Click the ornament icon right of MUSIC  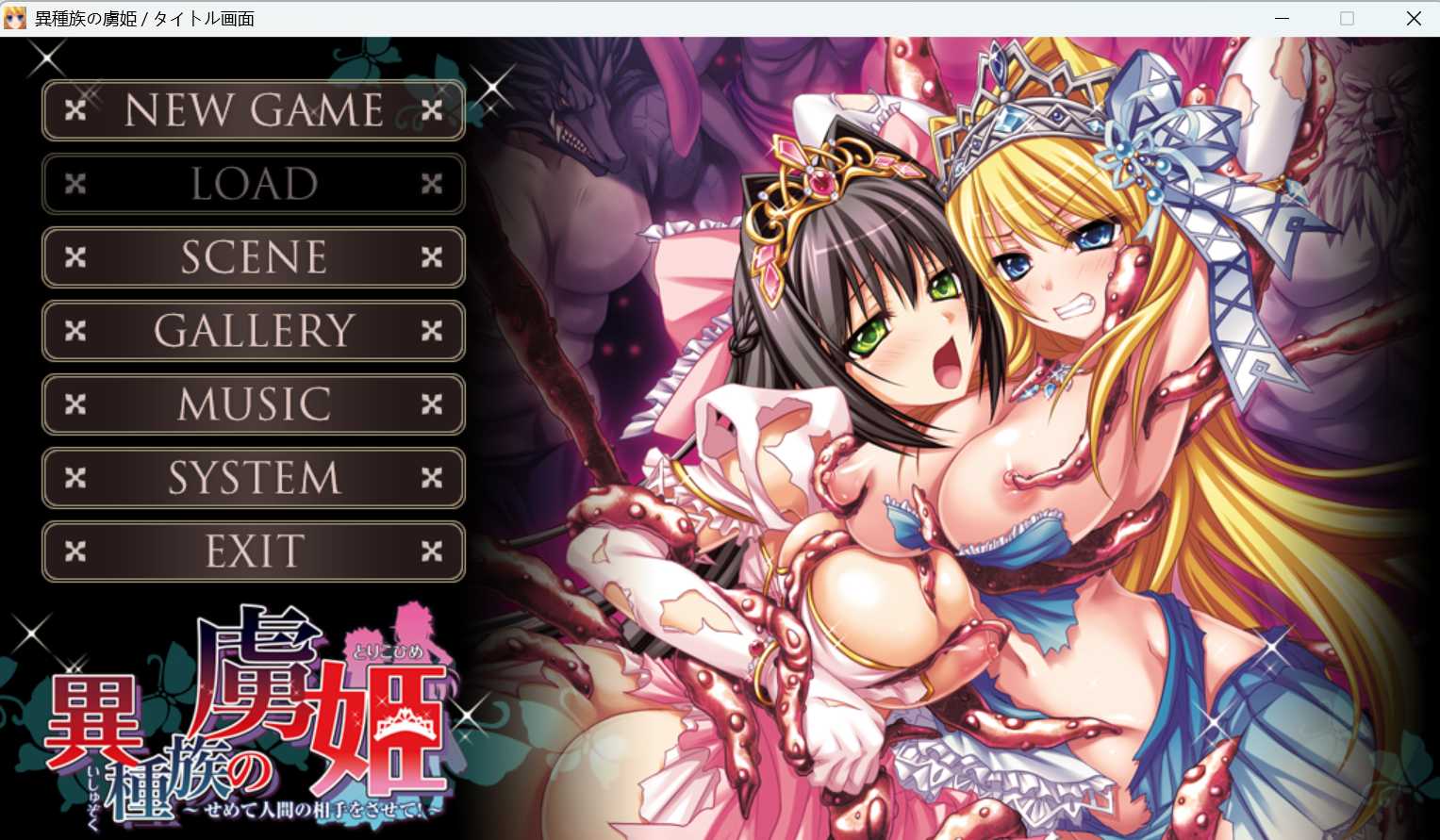[432, 404]
